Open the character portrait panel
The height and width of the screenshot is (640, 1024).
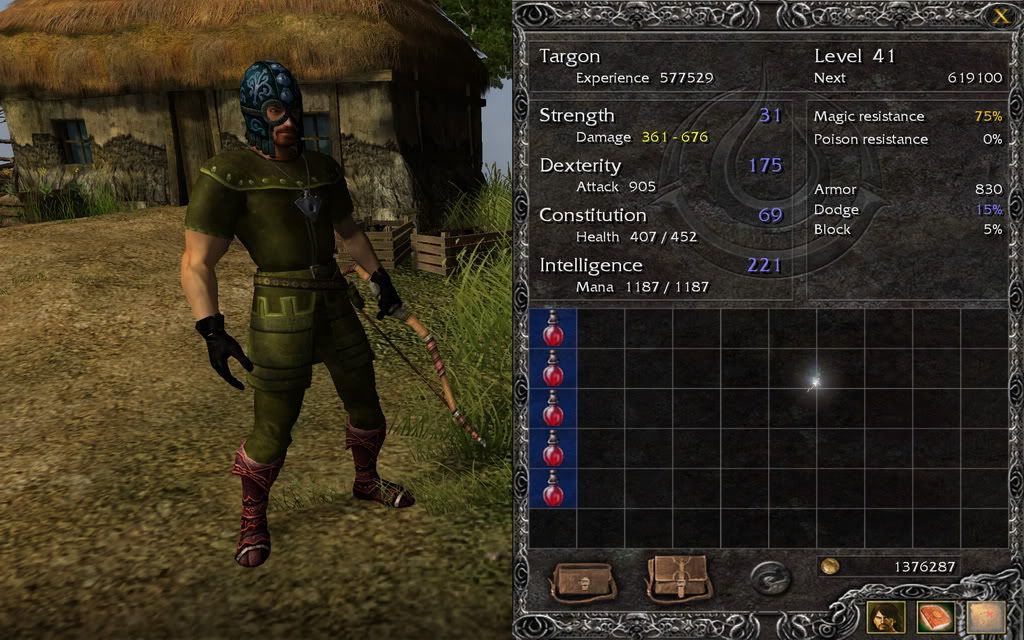[886, 617]
